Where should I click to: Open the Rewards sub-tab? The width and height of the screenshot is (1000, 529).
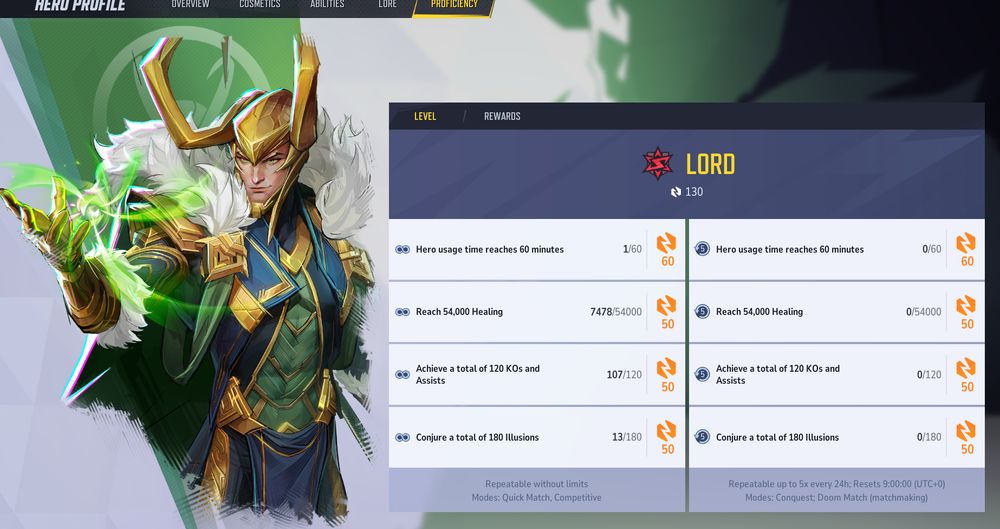[x=502, y=117]
